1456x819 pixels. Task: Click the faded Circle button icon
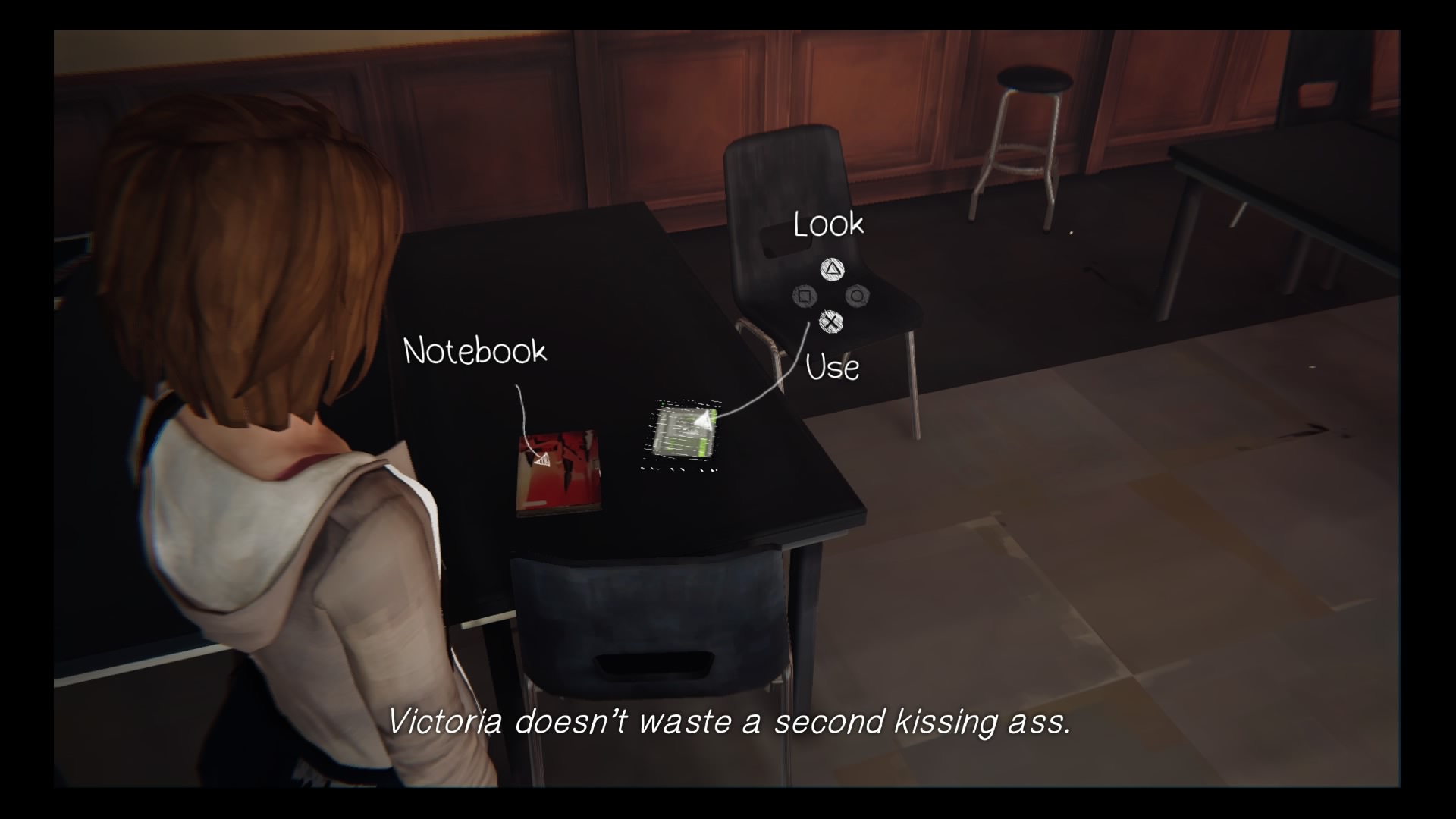[859, 296]
